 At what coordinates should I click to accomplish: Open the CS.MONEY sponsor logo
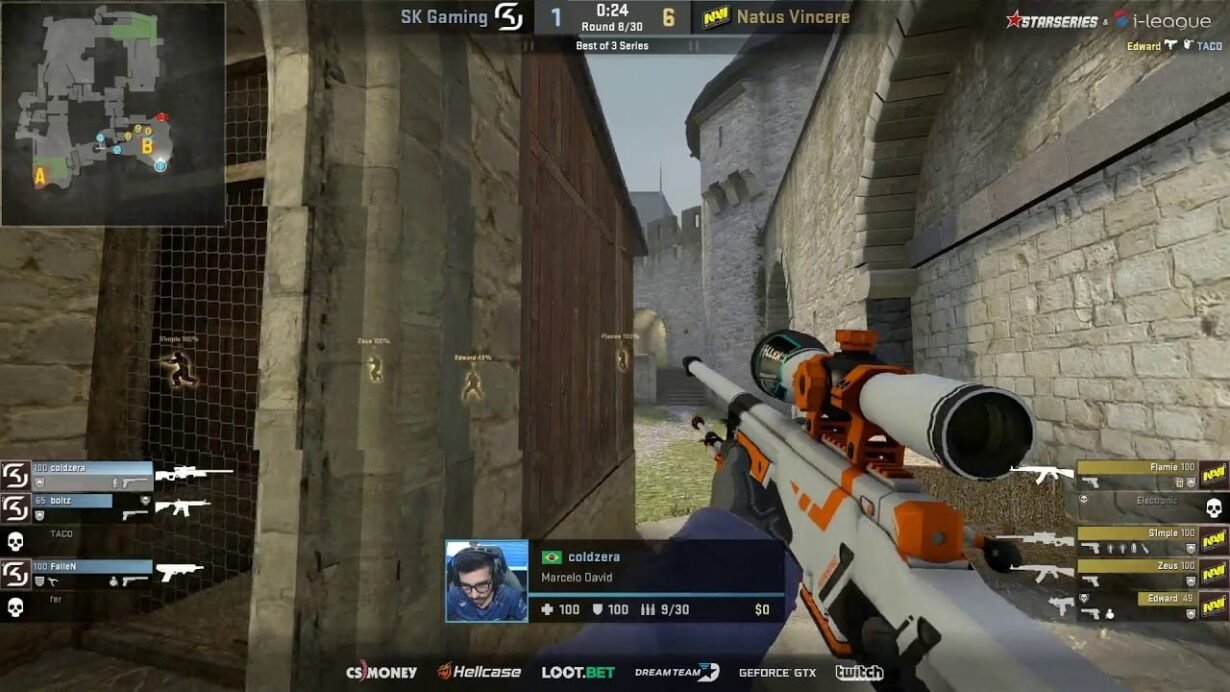point(381,672)
